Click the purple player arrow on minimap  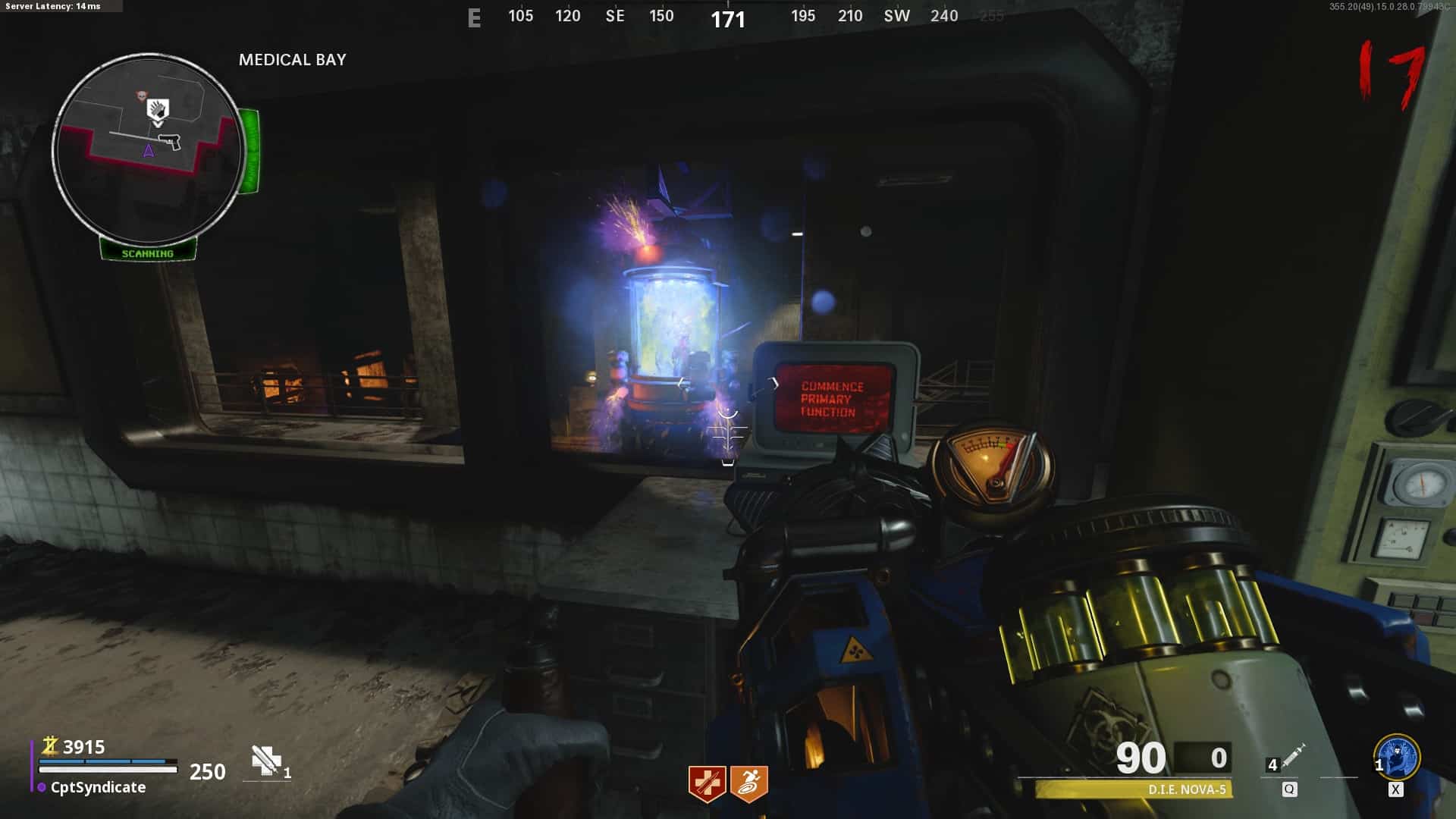[149, 152]
